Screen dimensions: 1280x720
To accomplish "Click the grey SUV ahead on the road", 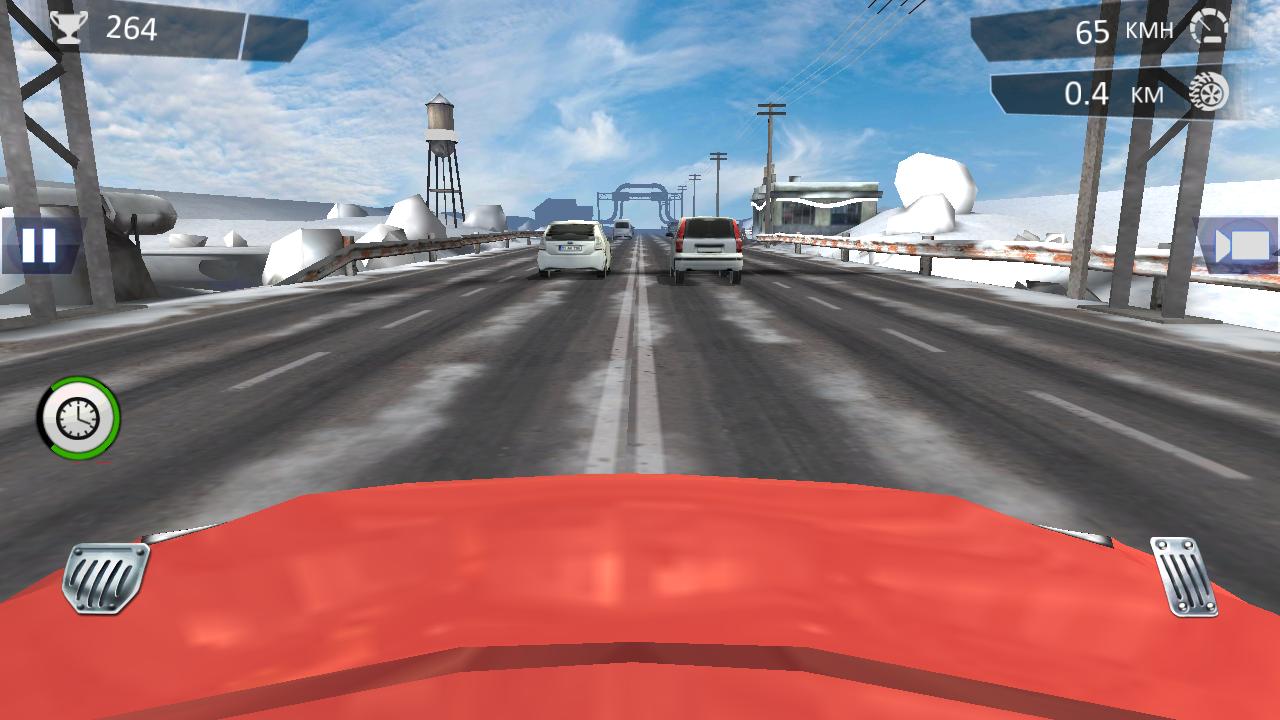I will pos(707,243).
